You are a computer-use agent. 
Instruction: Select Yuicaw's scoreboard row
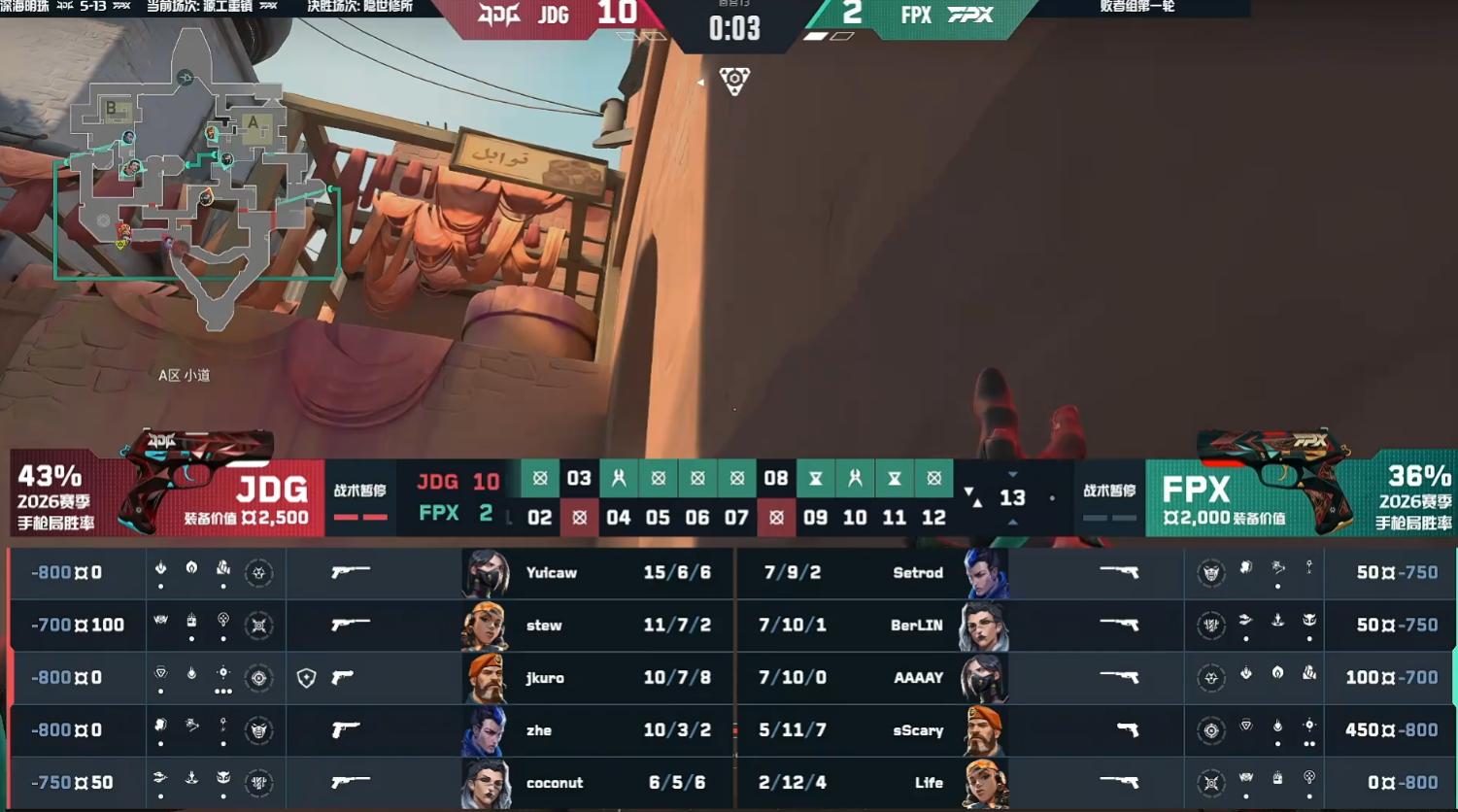pyautogui.click(x=551, y=573)
